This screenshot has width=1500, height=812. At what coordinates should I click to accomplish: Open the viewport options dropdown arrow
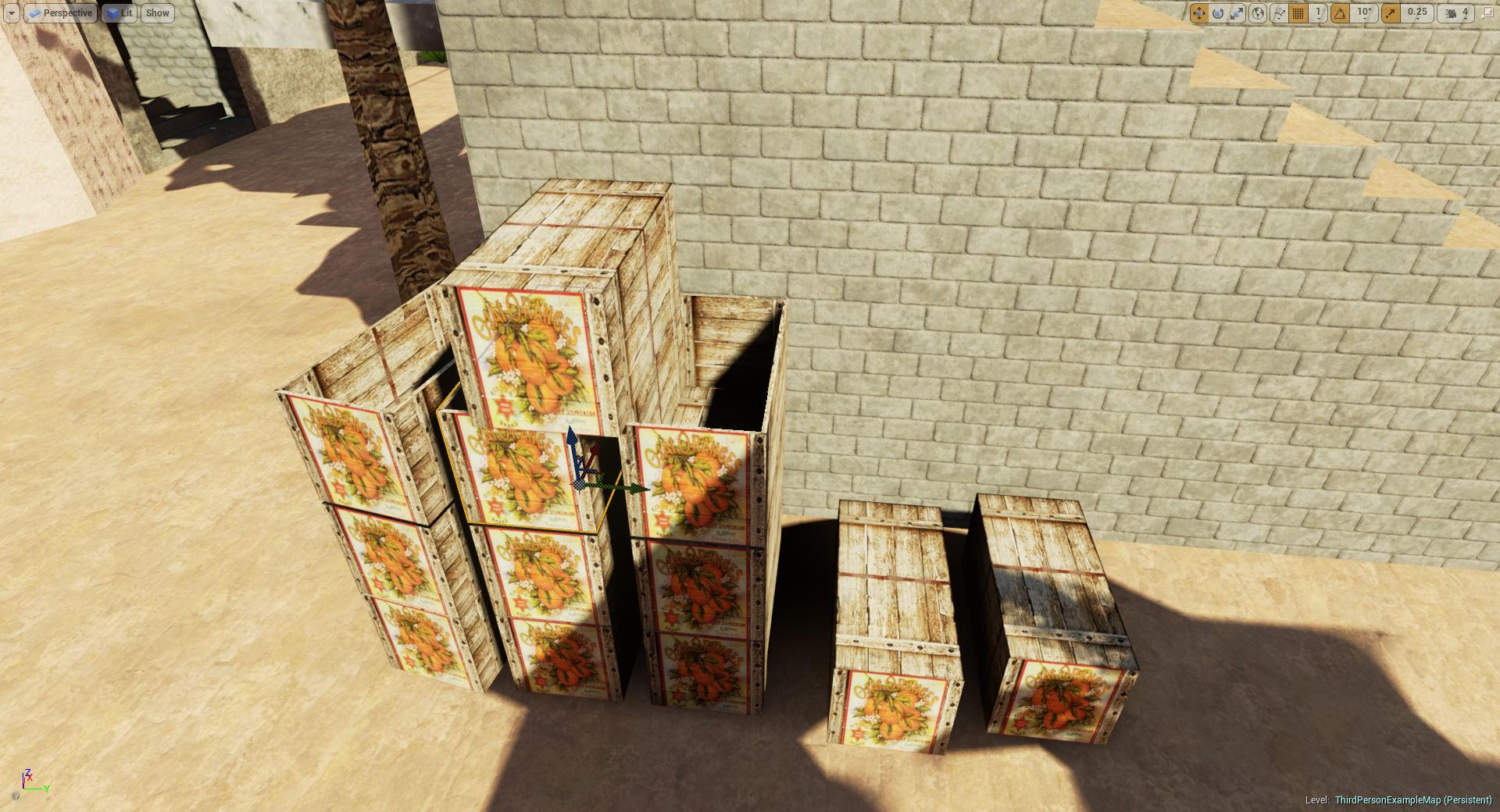click(11, 13)
